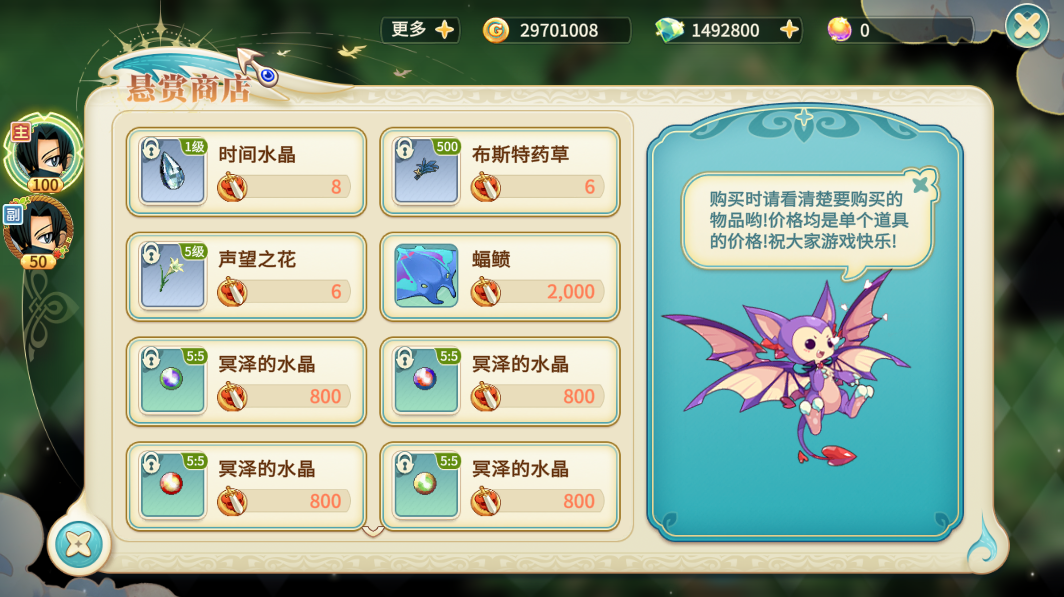Select the 蝠鲼 manta ray listing

point(500,276)
